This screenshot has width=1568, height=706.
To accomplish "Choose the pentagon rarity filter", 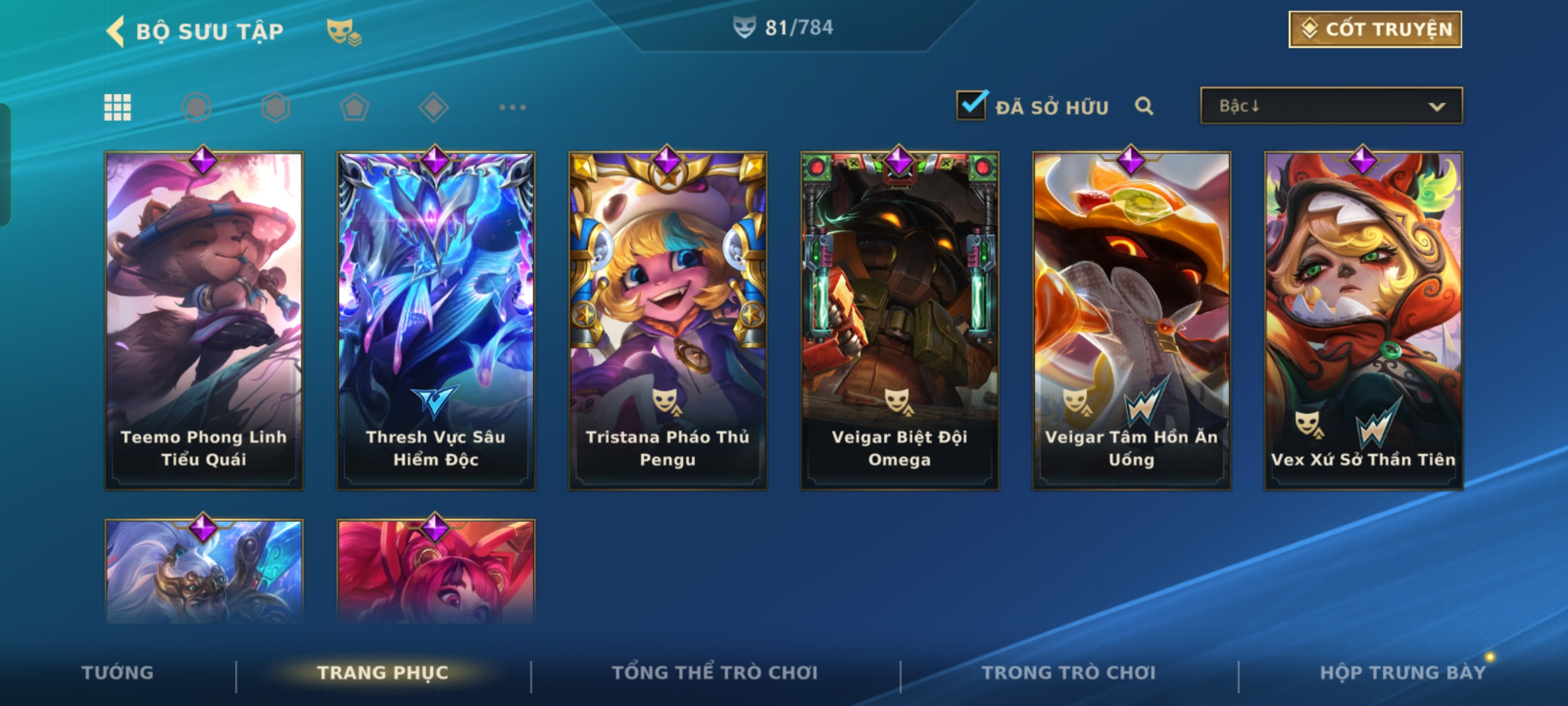I will (x=354, y=107).
